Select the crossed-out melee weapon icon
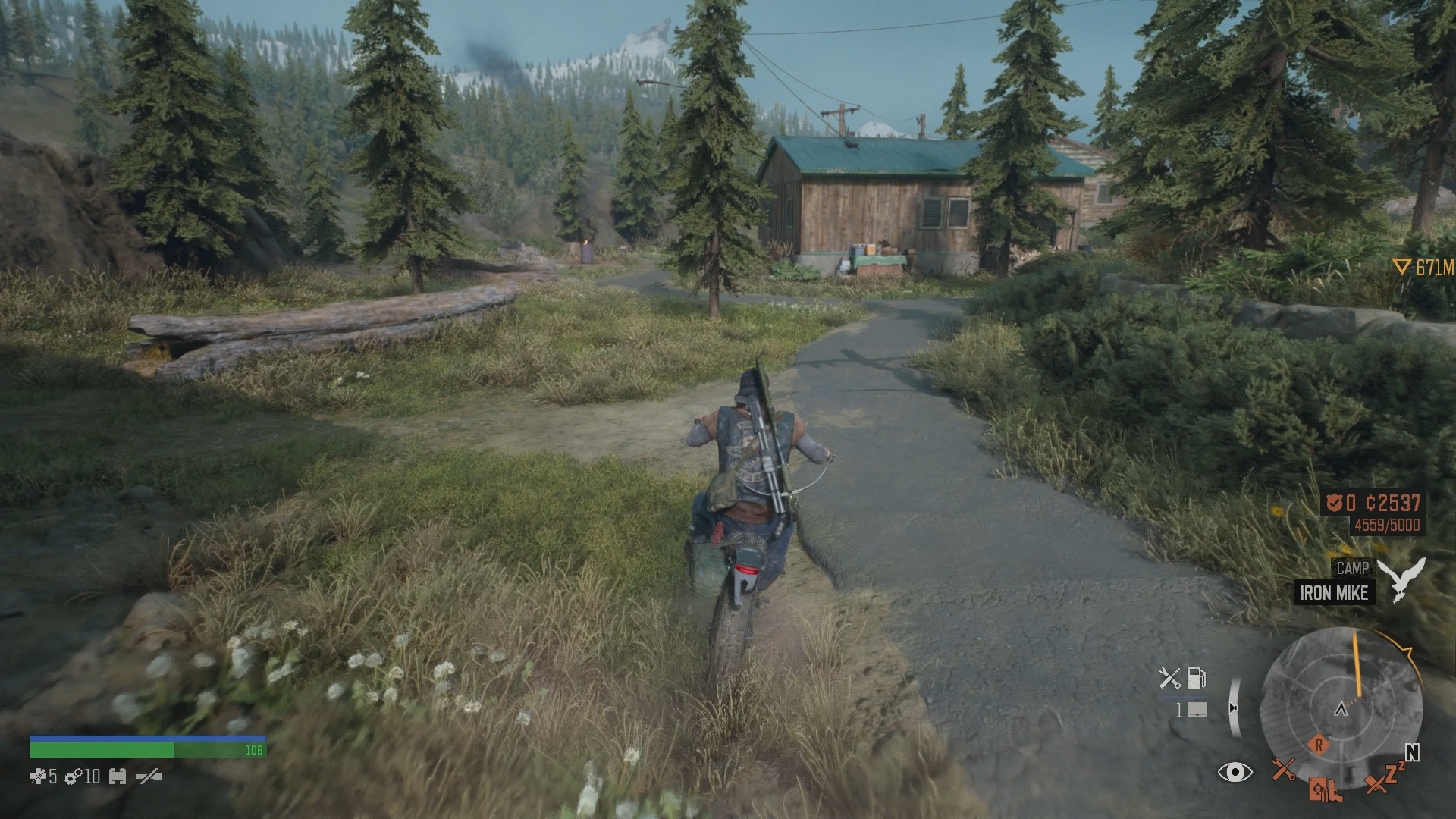Viewport: 1456px width, 819px height. pos(149,777)
